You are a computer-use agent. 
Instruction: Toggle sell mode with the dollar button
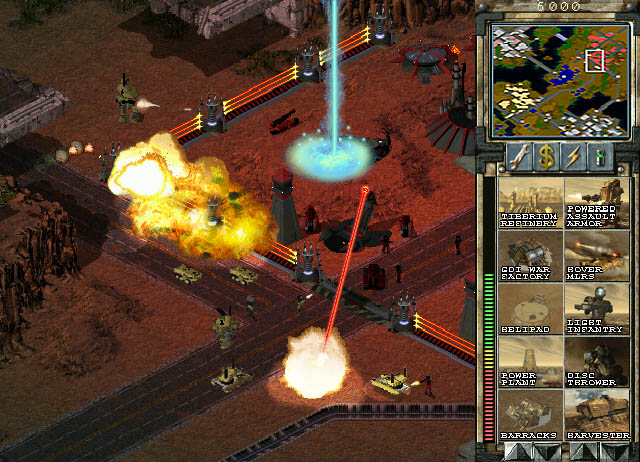546,155
